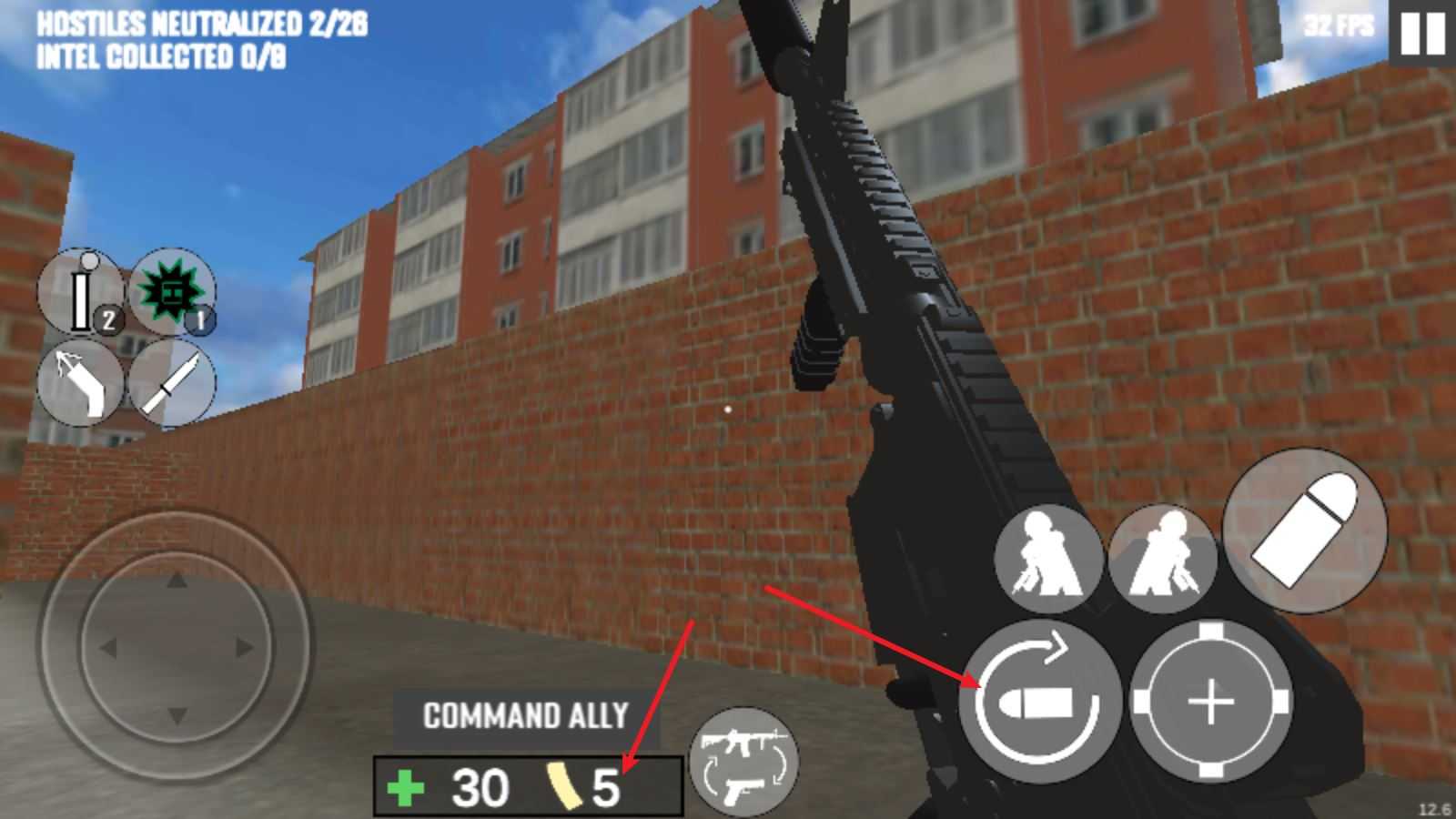Lean left using soldier stance icon

(x=1048, y=558)
